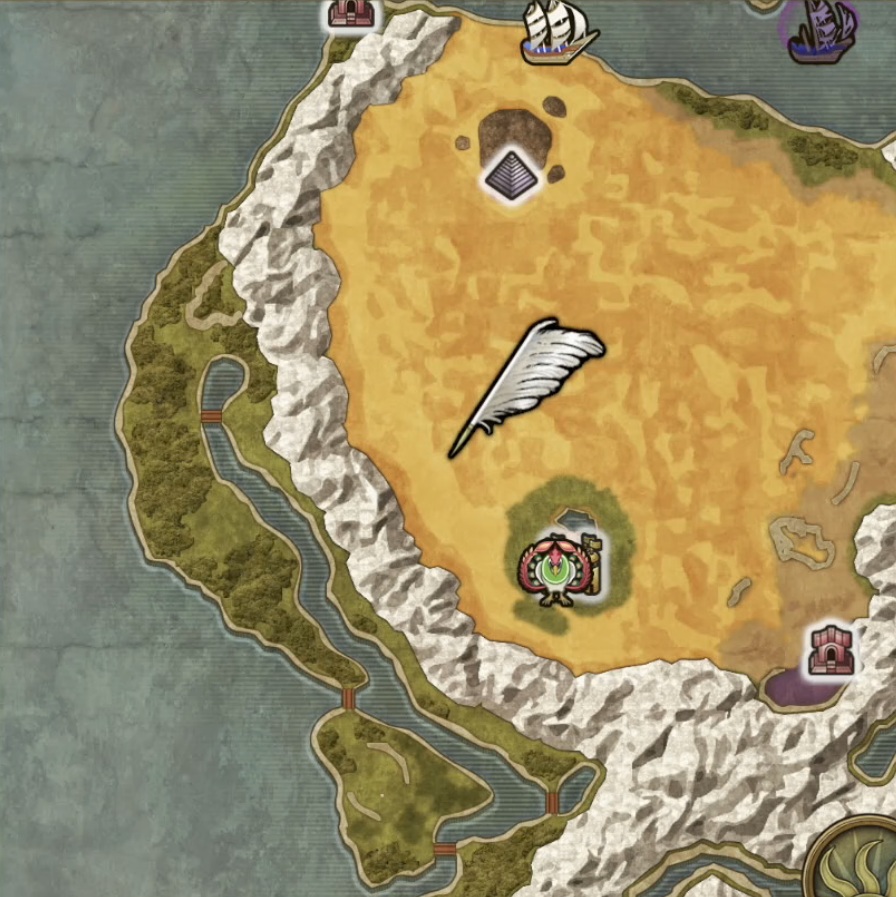Choose the white sailing ship marker
The image size is (896, 897).
(x=558, y=30)
